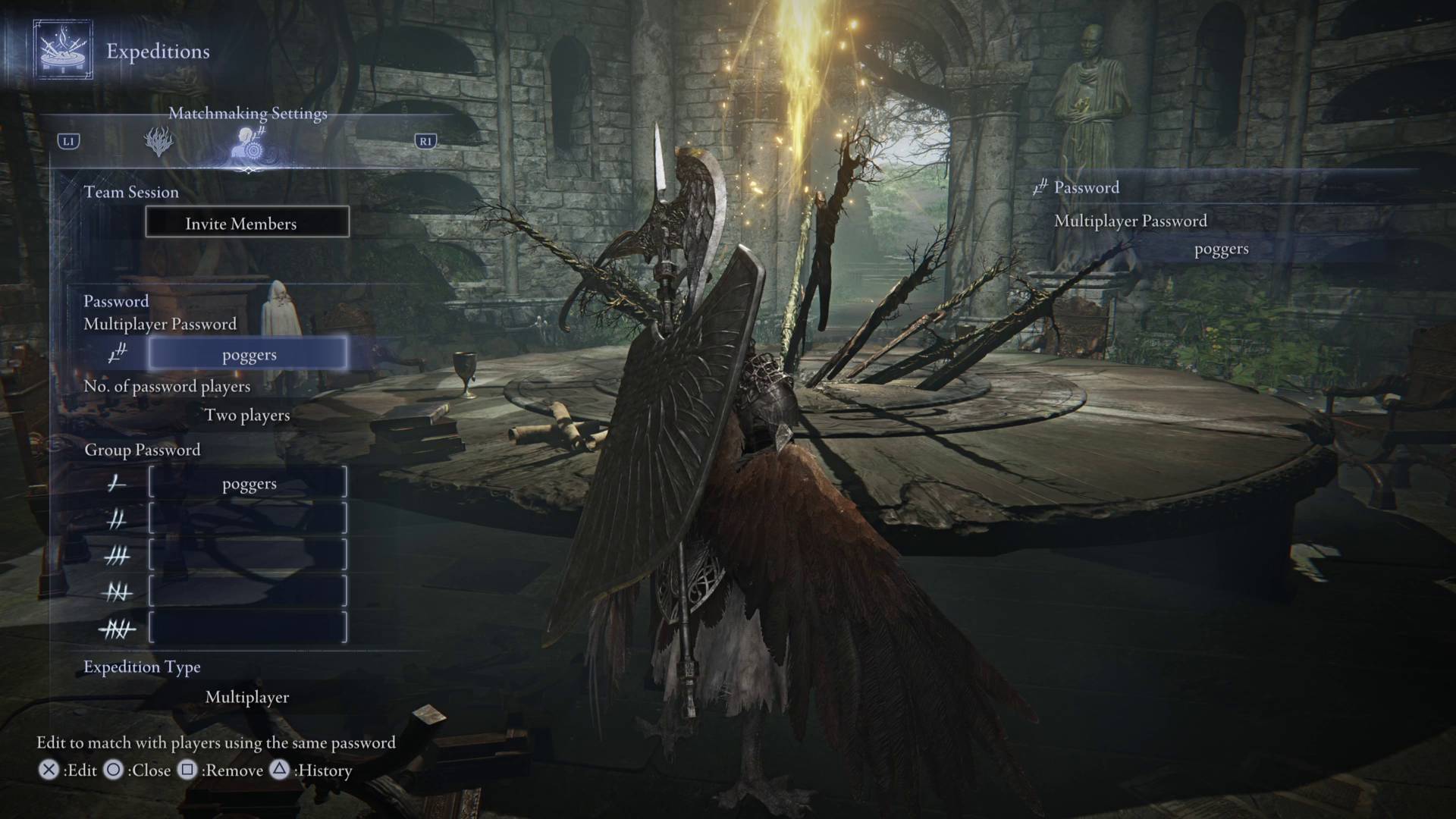The width and height of the screenshot is (1456, 819).
Task: Edit the Multiplayer Password field
Action: pos(248,354)
